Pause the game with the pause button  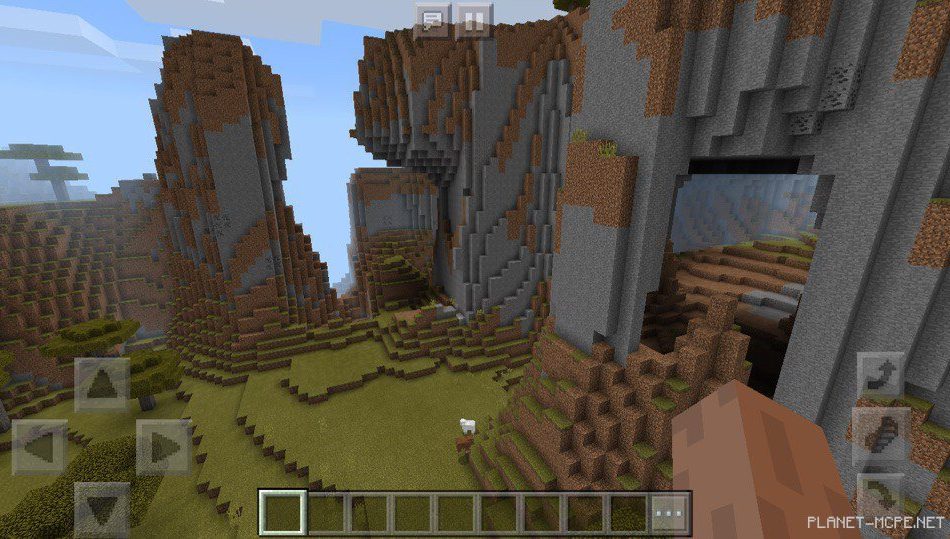point(474,21)
